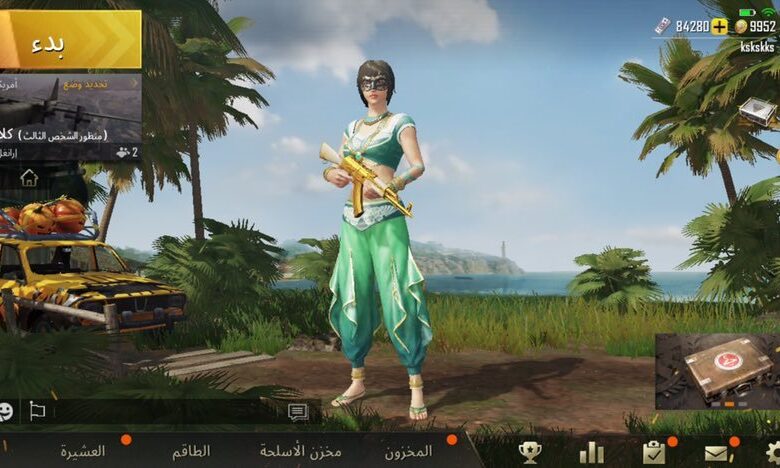The image size is (780, 468).
Task: Open the clipboard missions icon
Action: [654, 452]
